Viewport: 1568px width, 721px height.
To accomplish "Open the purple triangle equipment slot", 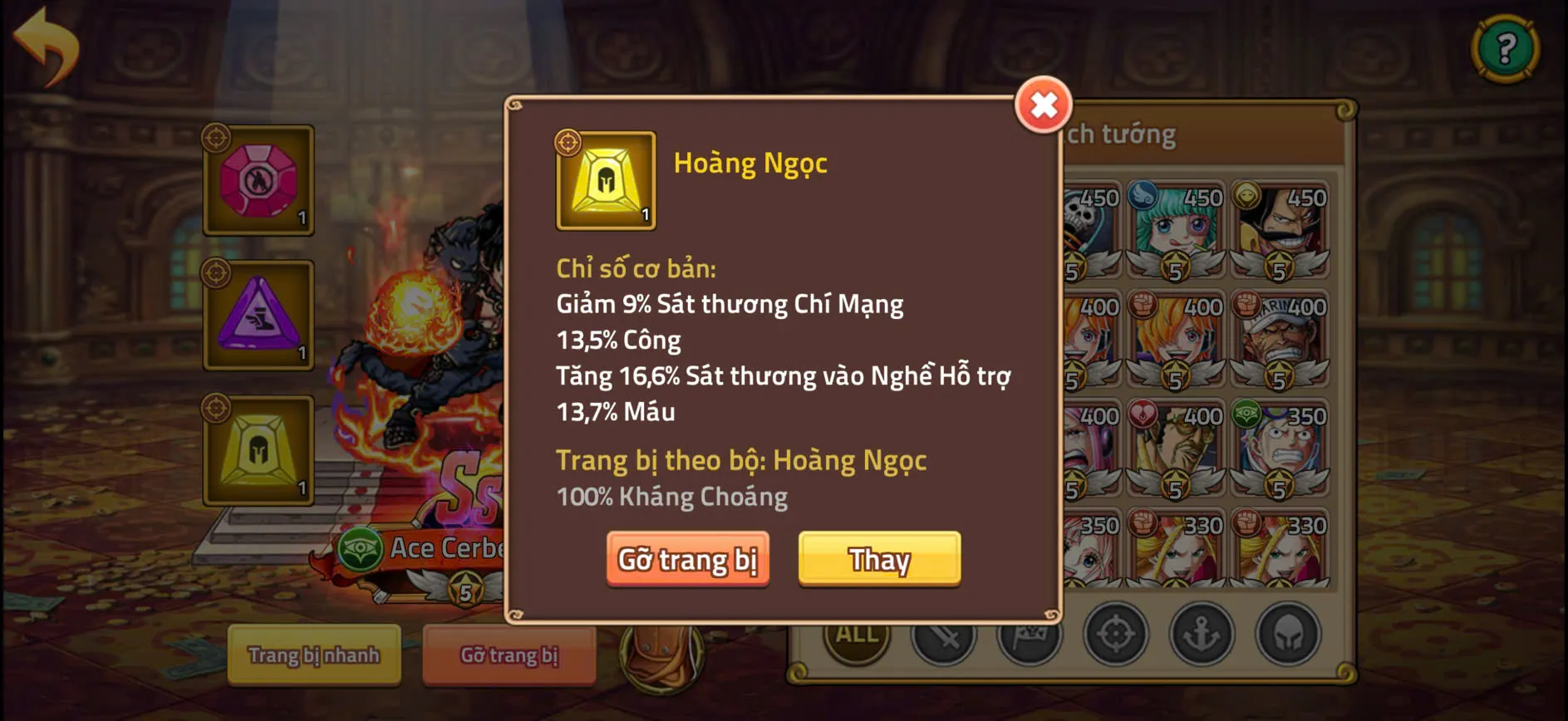I will (258, 316).
